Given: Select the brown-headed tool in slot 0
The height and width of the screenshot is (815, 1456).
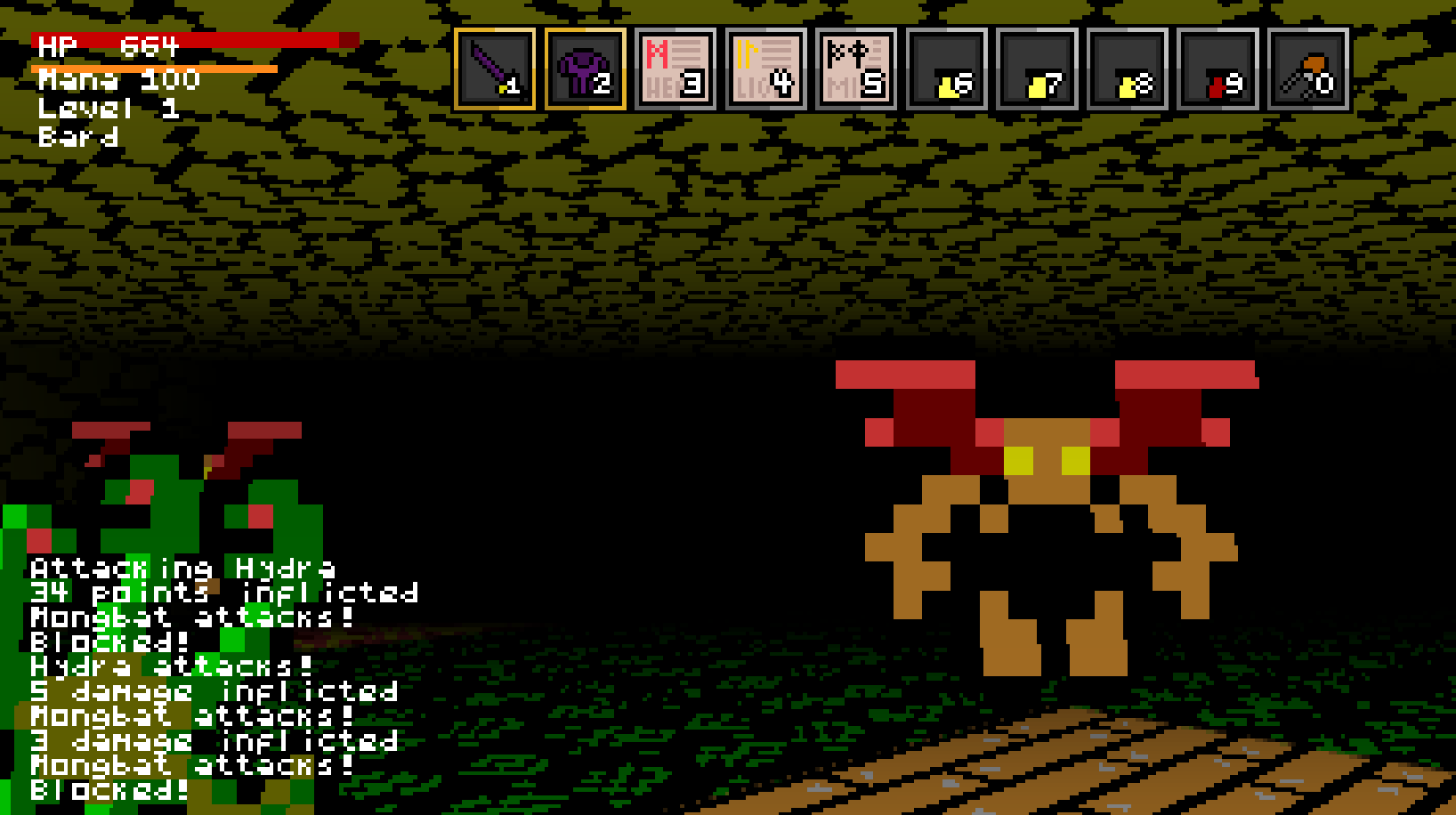Looking at the screenshot, I should [x=1308, y=69].
